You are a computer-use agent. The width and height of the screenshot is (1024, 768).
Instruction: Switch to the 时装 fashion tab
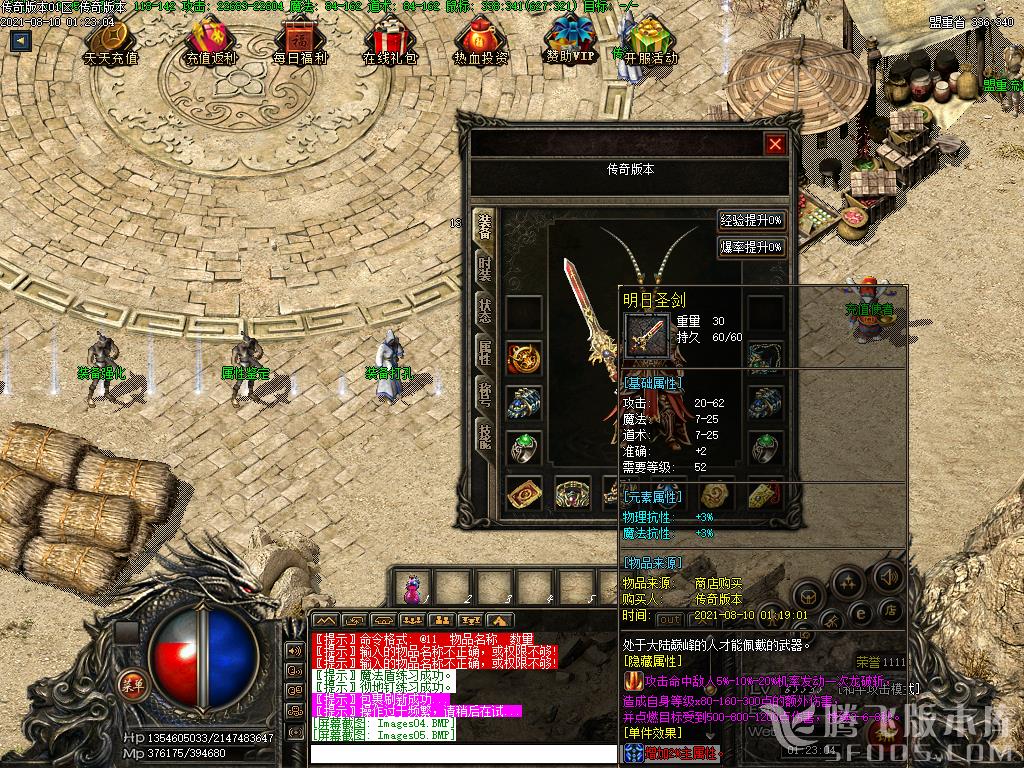coord(484,269)
